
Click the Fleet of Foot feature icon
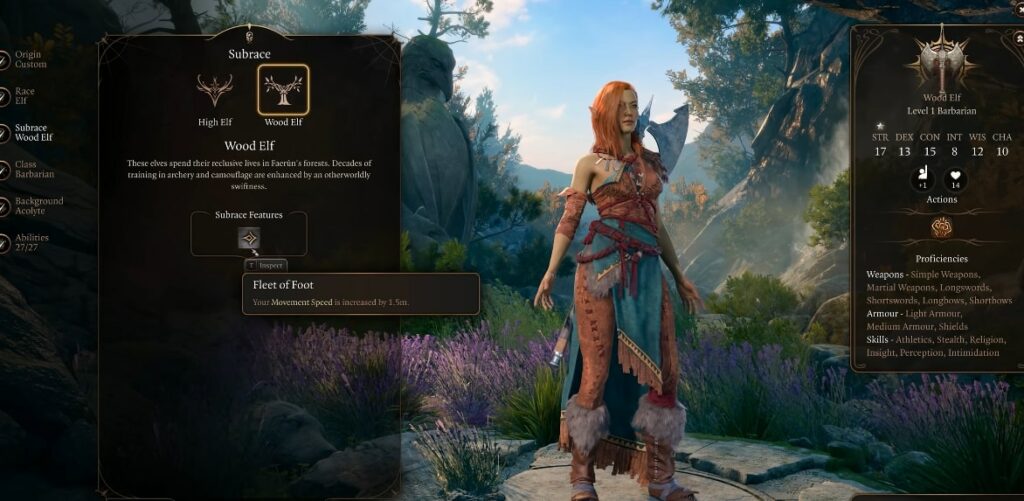[249, 238]
